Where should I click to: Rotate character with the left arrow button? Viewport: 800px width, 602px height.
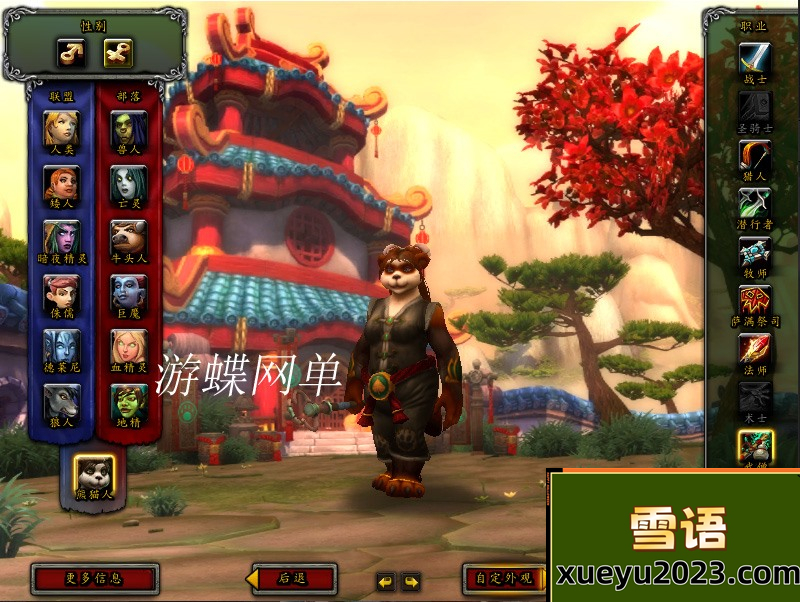(x=385, y=581)
